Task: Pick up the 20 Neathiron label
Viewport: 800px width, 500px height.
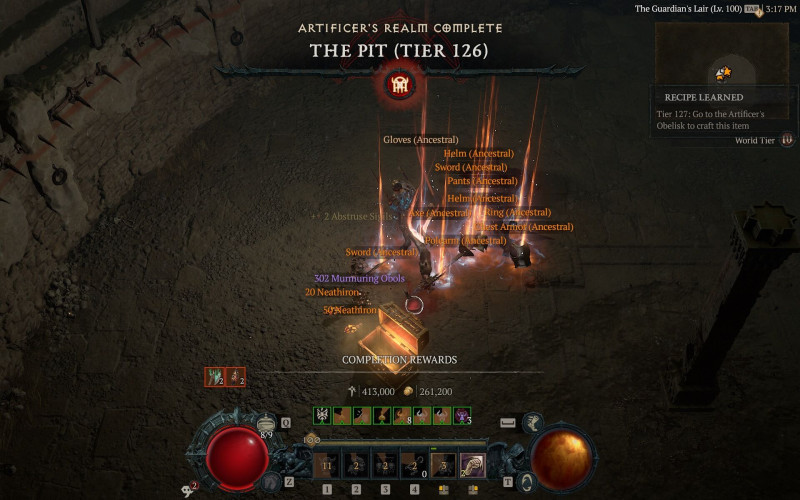Action: coord(332,292)
